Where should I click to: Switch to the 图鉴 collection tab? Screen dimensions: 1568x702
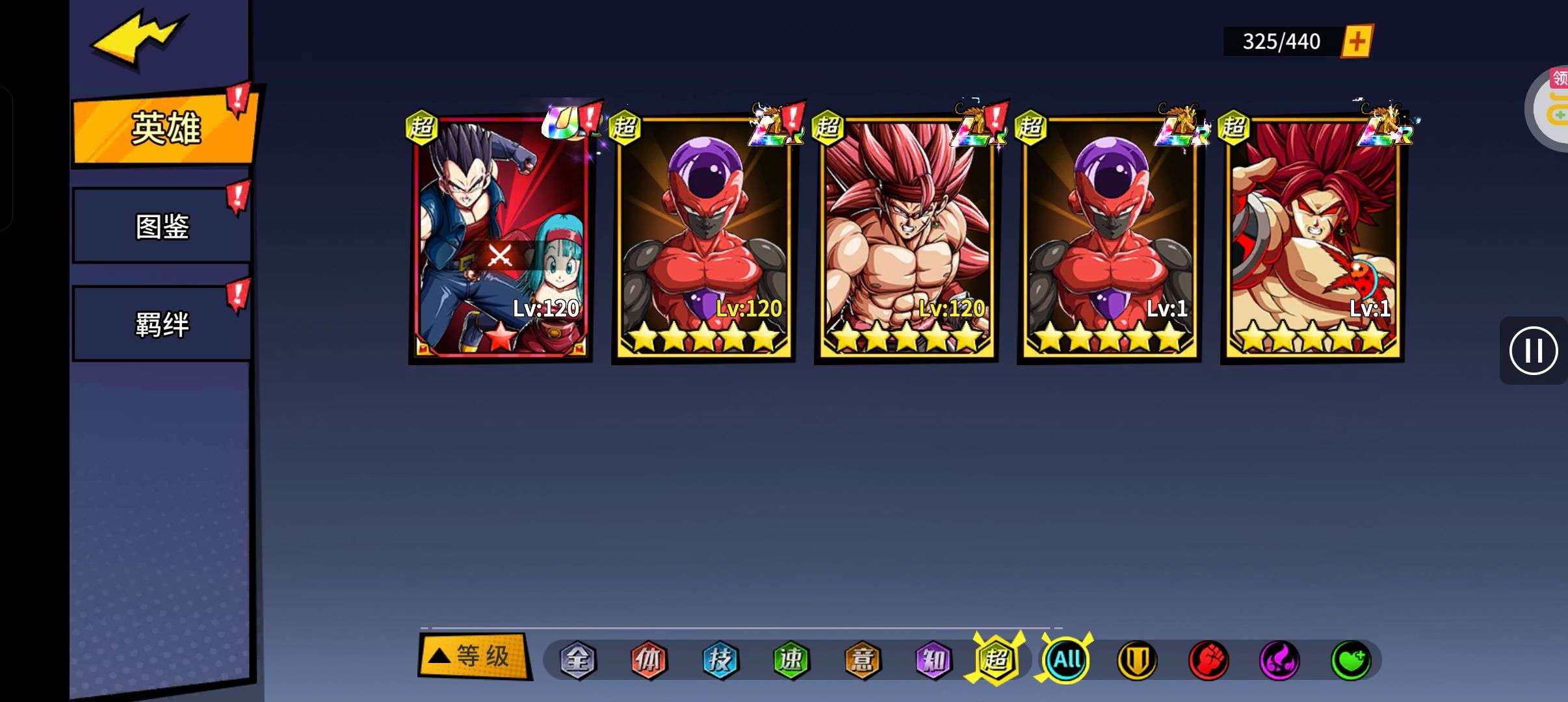click(162, 226)
